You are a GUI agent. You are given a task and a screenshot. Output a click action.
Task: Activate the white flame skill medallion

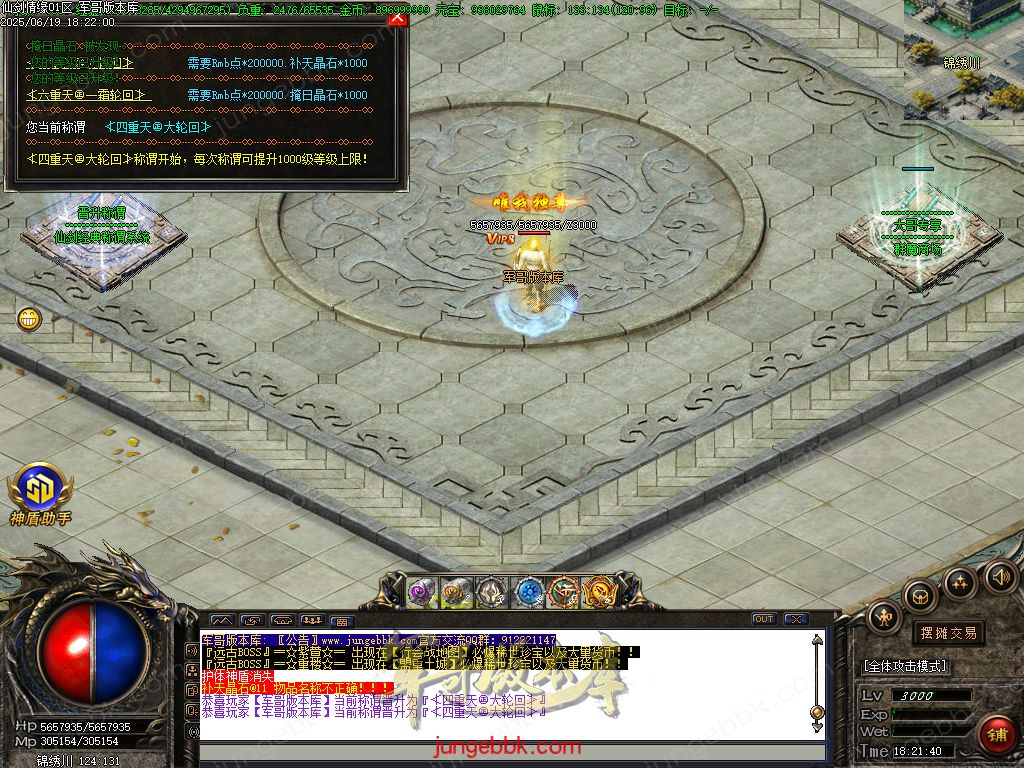click(492, 592)
